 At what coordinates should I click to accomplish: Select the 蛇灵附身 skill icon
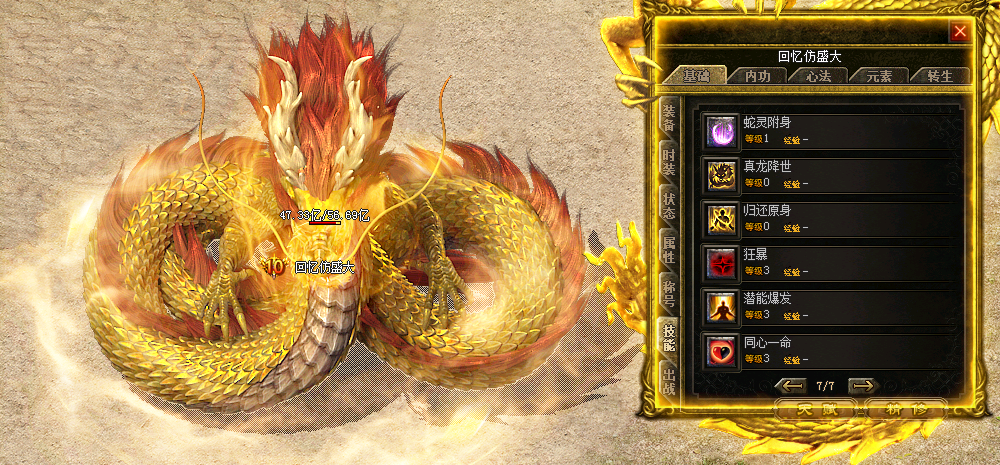(x=719, y=130)
